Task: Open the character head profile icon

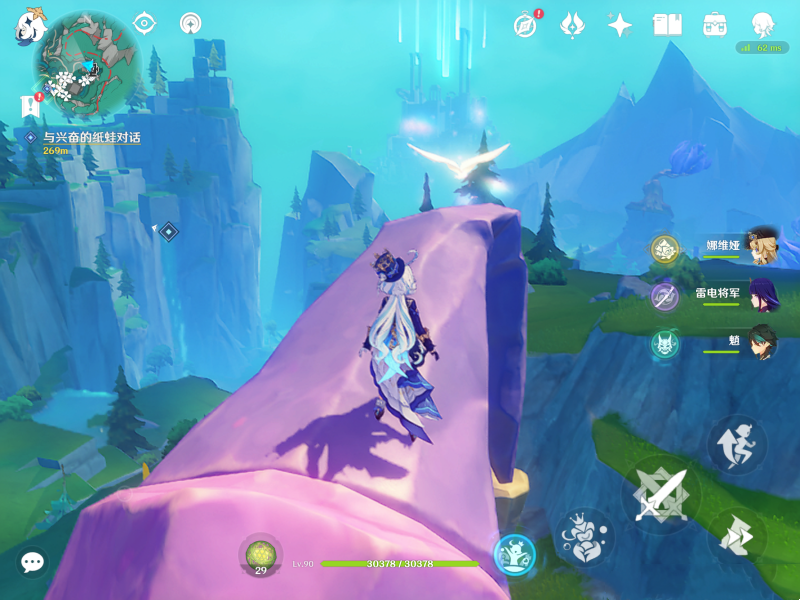Action: [762, 24]
